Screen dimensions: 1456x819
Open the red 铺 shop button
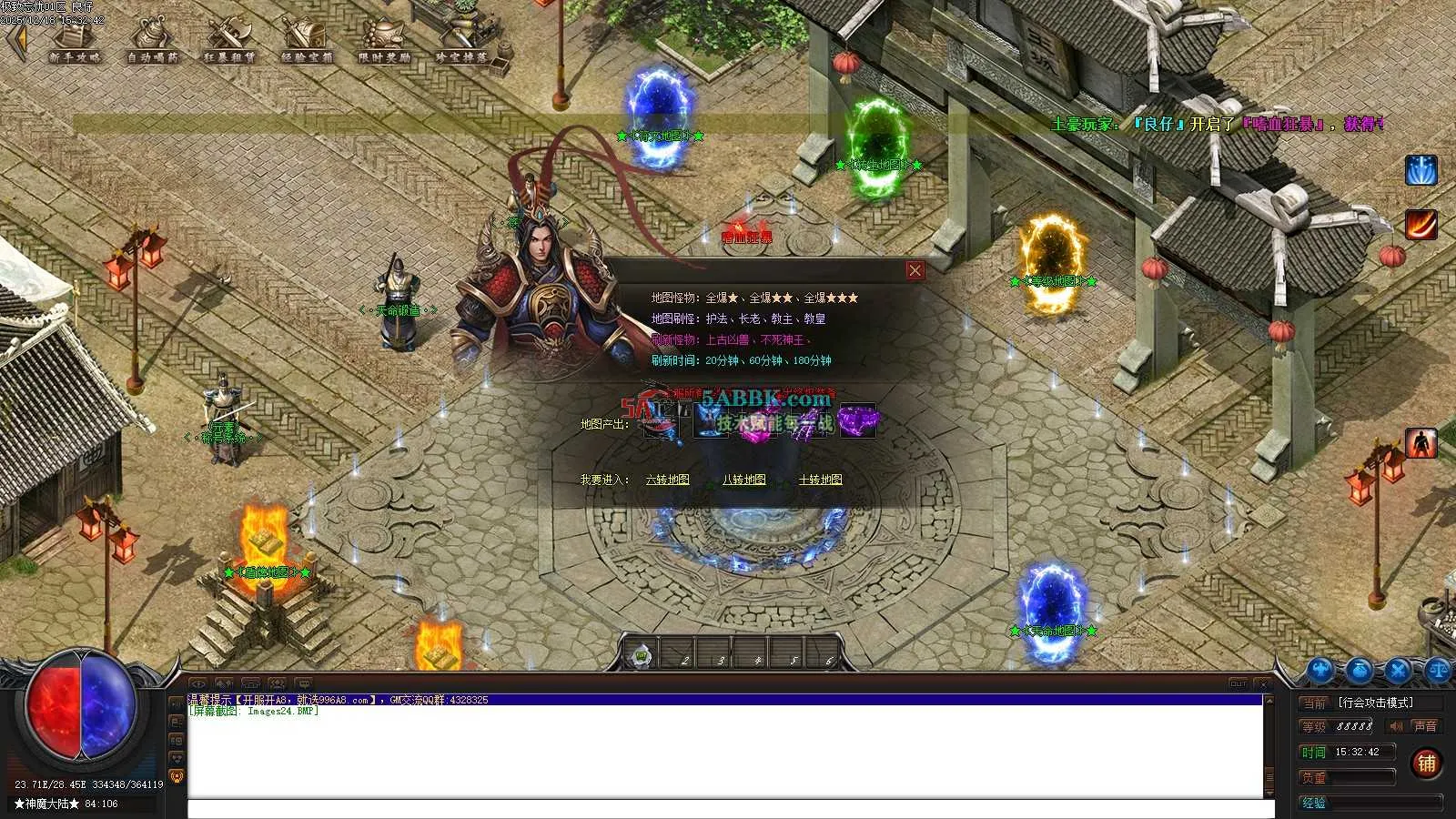coord(1426,763)
